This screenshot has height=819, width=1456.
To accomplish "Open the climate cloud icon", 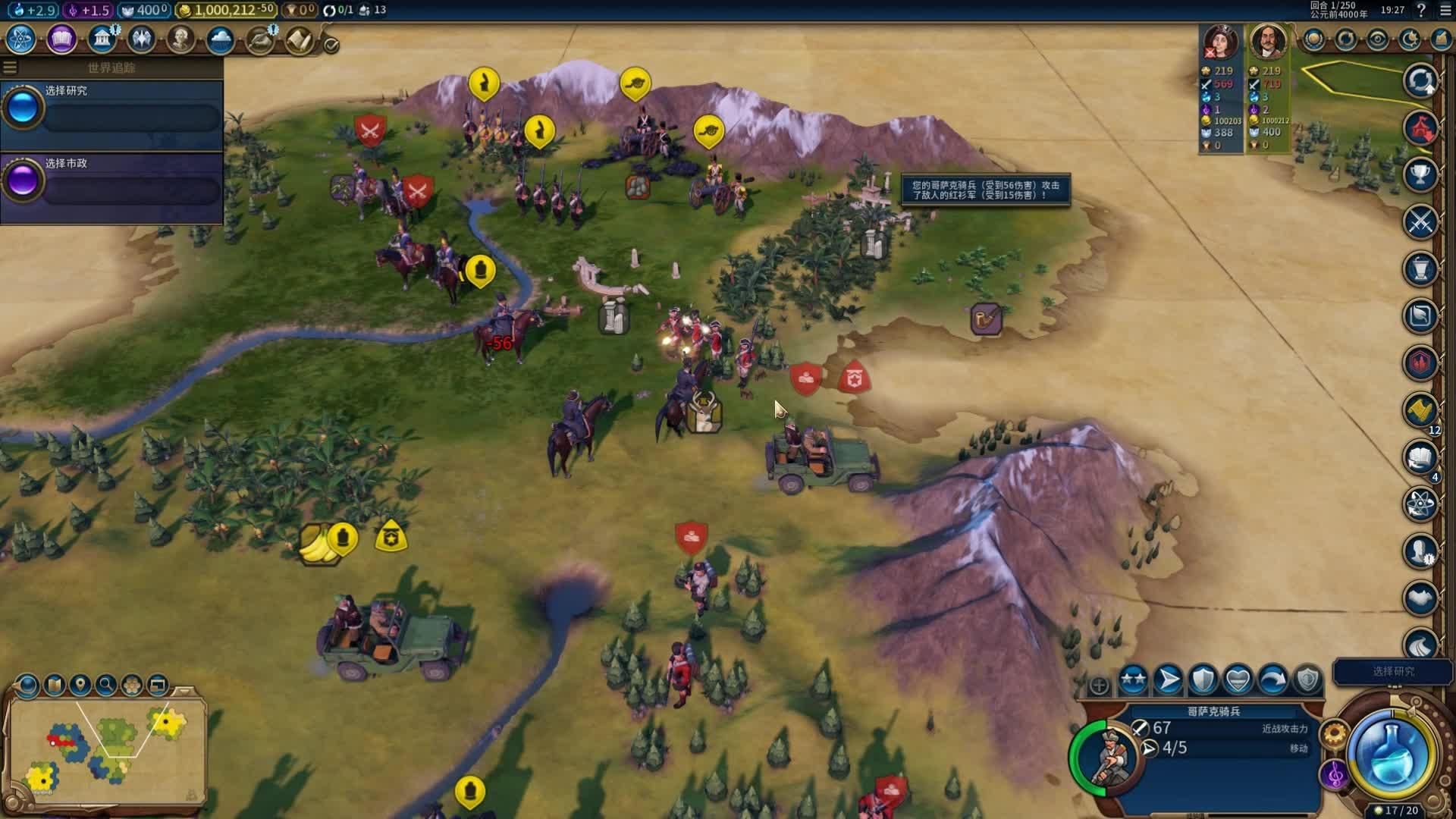I will click(x=220, y=39).
